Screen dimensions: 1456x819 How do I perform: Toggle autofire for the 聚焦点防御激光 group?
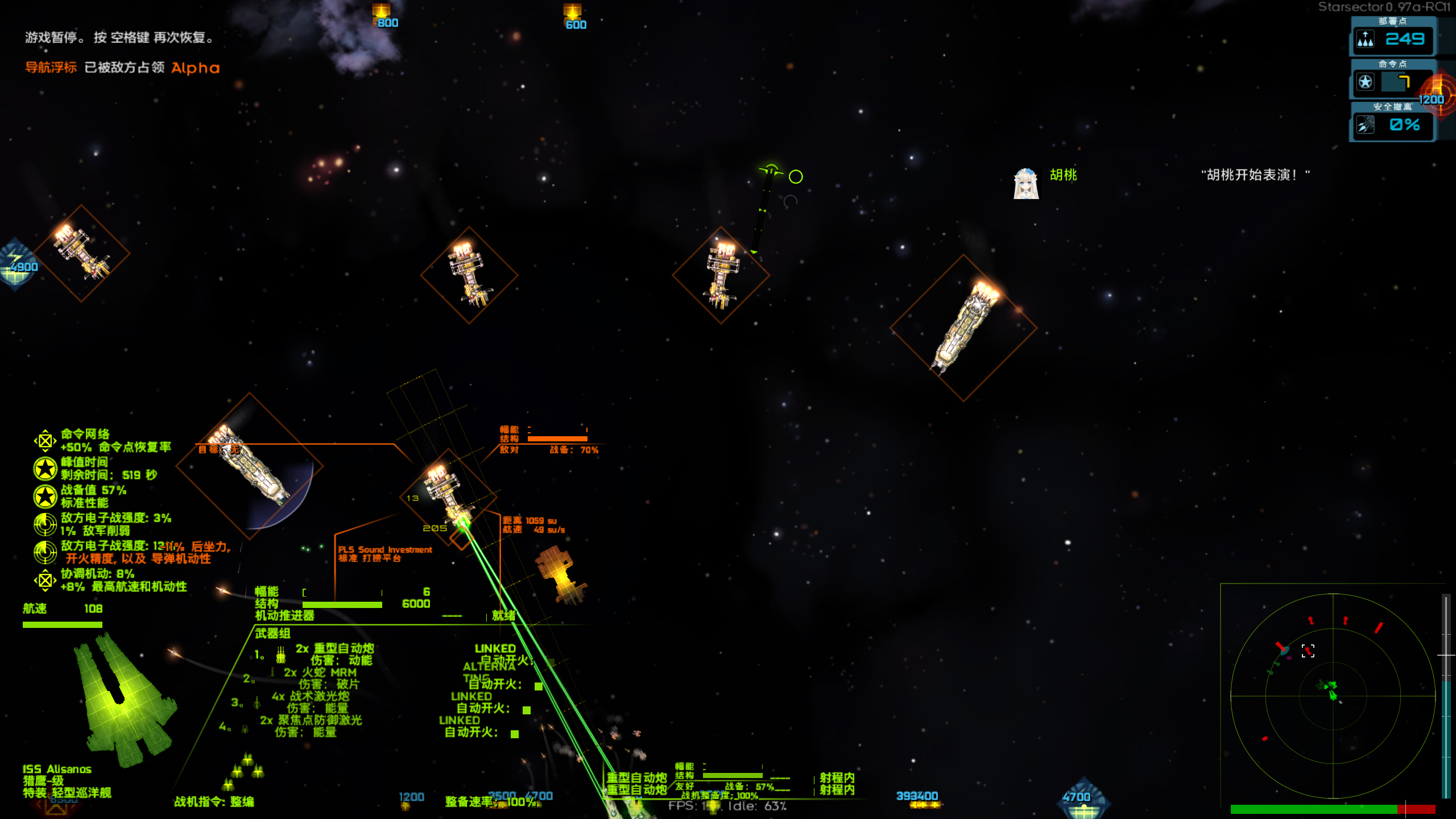click(515, 734)
